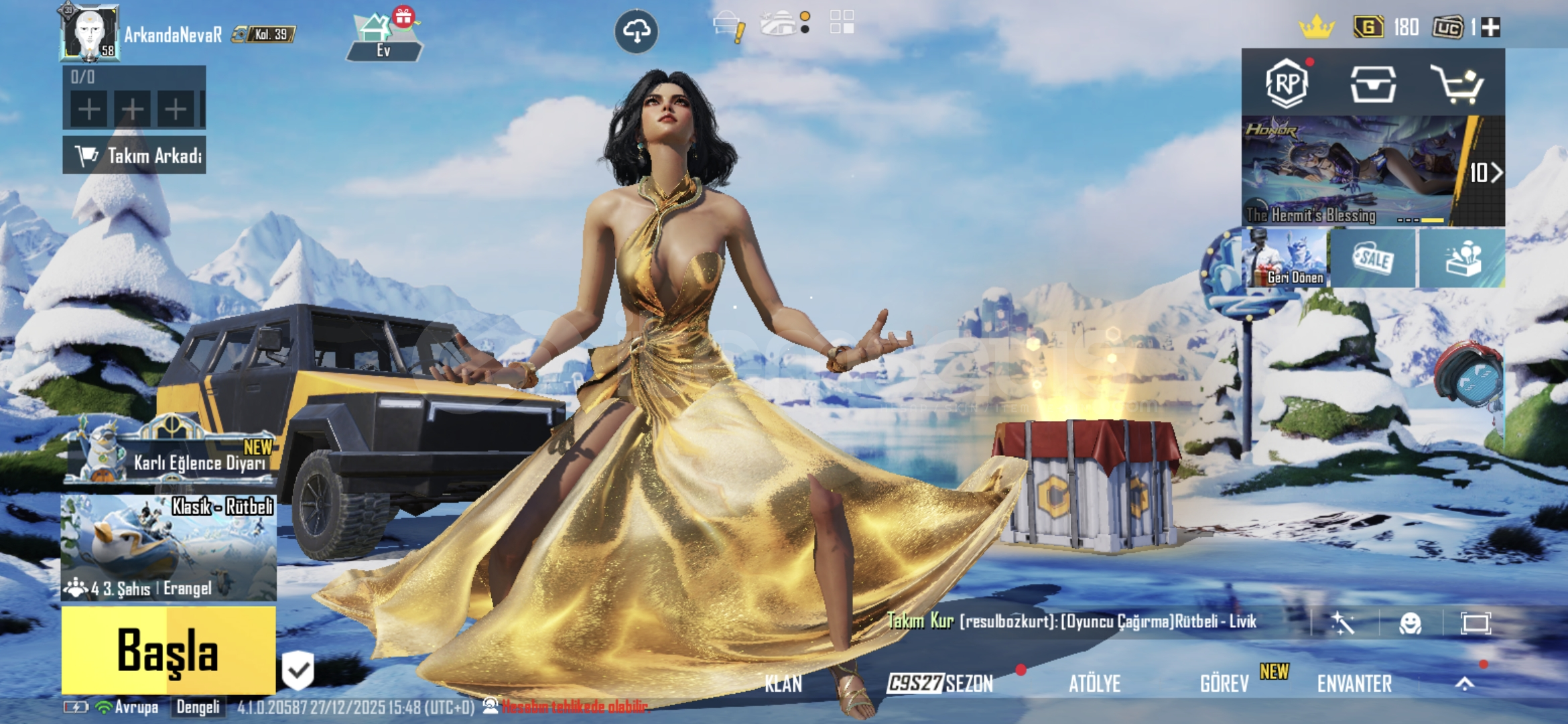Image resolution: width=1568 pixels, height=724 pixels.
Task: Open the shopping cart store
Action: click(1457, 84)
